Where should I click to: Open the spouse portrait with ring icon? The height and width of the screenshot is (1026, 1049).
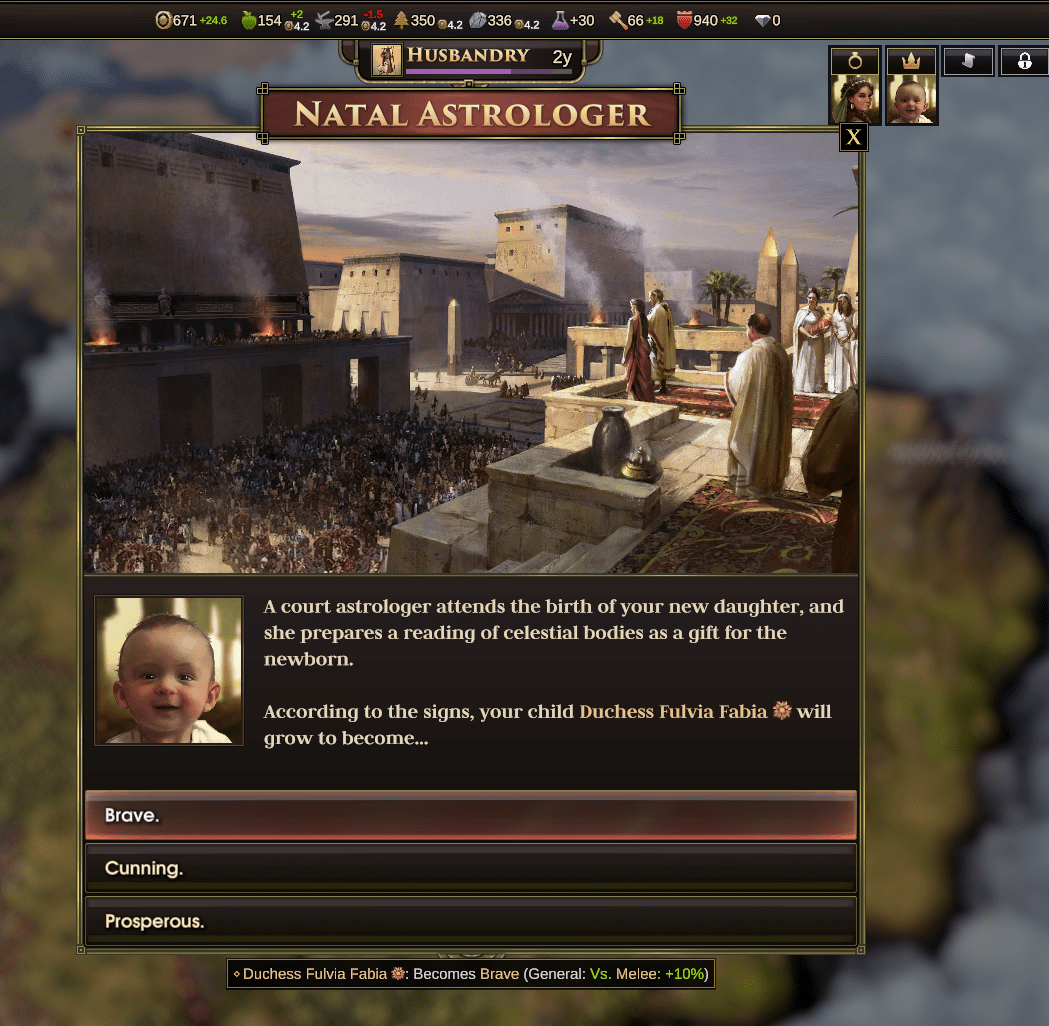tap(855, 86)
